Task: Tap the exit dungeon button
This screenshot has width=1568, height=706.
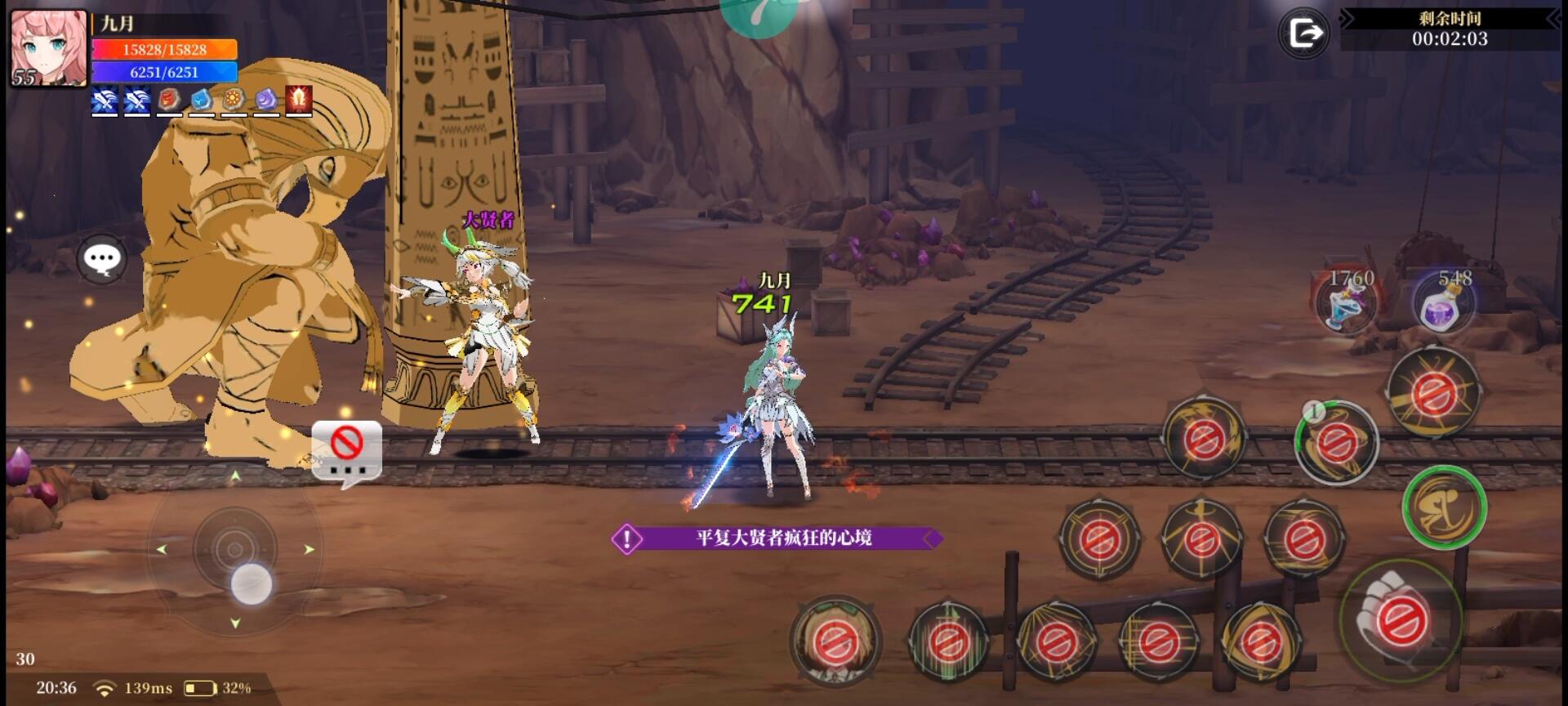Action: [1304, 34]
